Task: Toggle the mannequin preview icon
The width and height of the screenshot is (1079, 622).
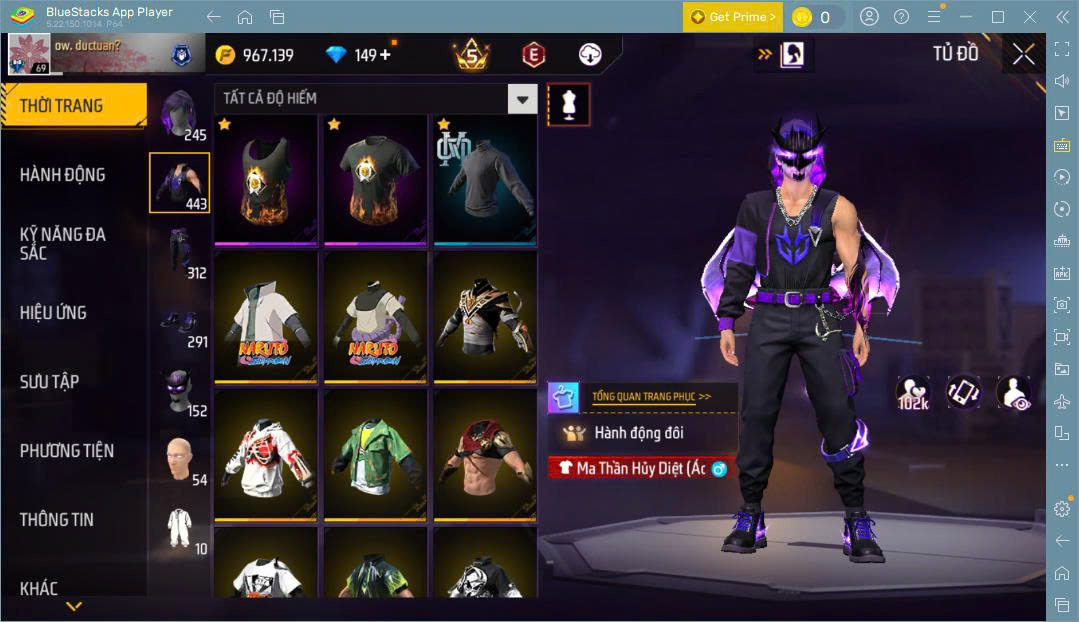Action: 568,104
